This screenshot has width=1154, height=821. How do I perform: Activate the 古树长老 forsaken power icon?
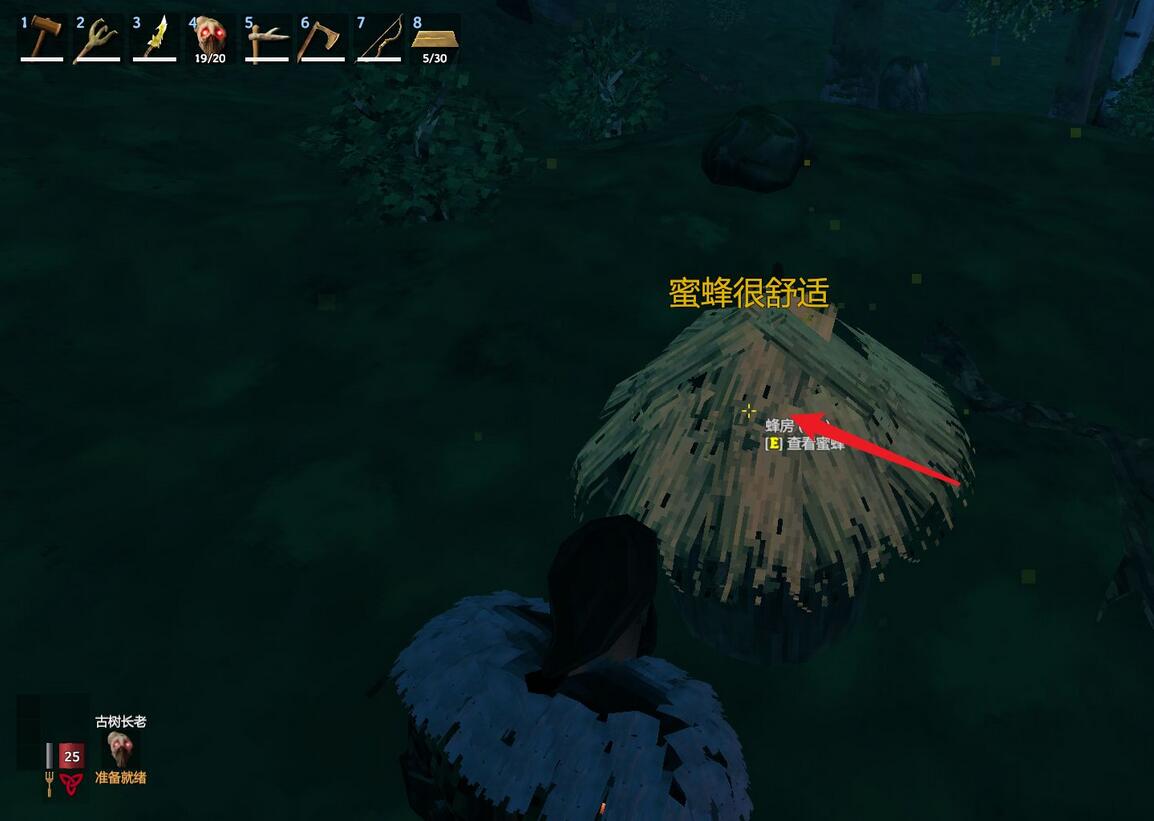click(x=121, y=749)
